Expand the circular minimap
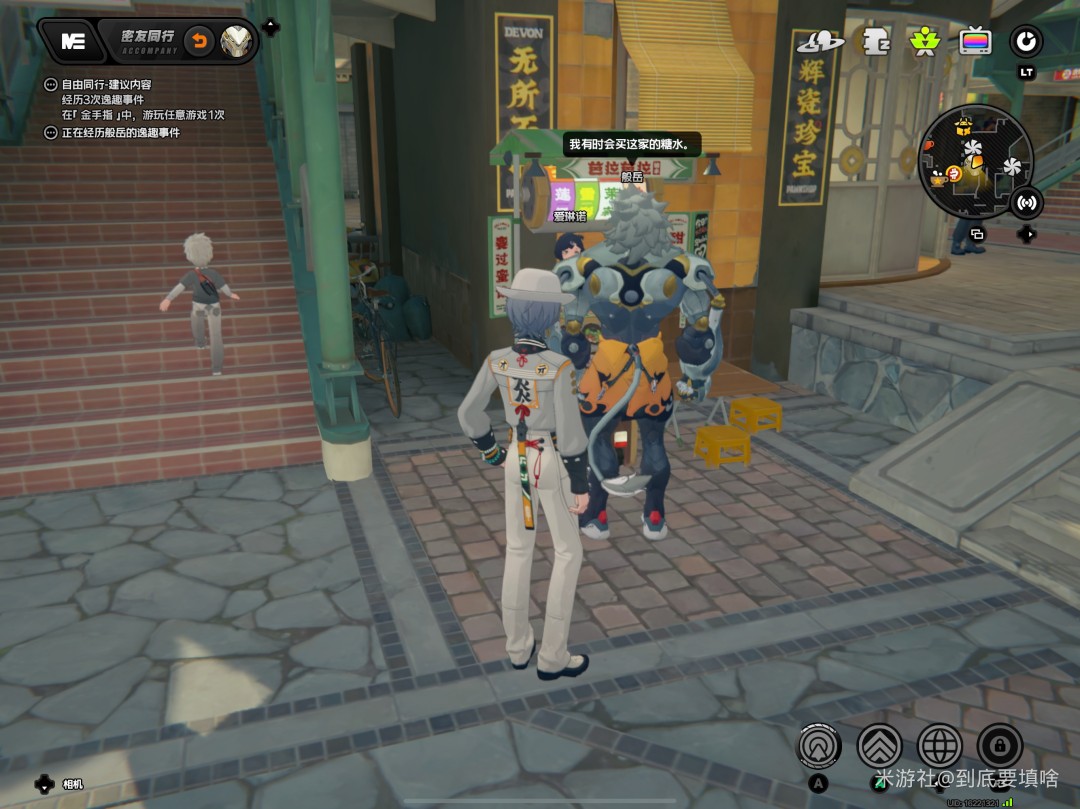This screenshot has width=1080, height=809. [x=974, y=161]
